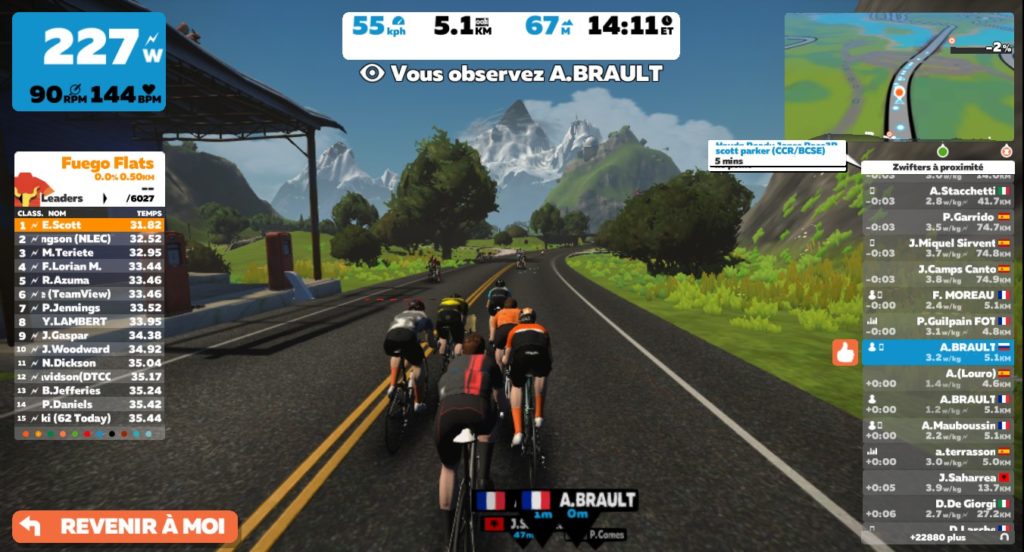Image resolution: width=1024 pixels, height=552 pixels.
Task: Watch rider a.terrasson
Action: pos(938,456)
